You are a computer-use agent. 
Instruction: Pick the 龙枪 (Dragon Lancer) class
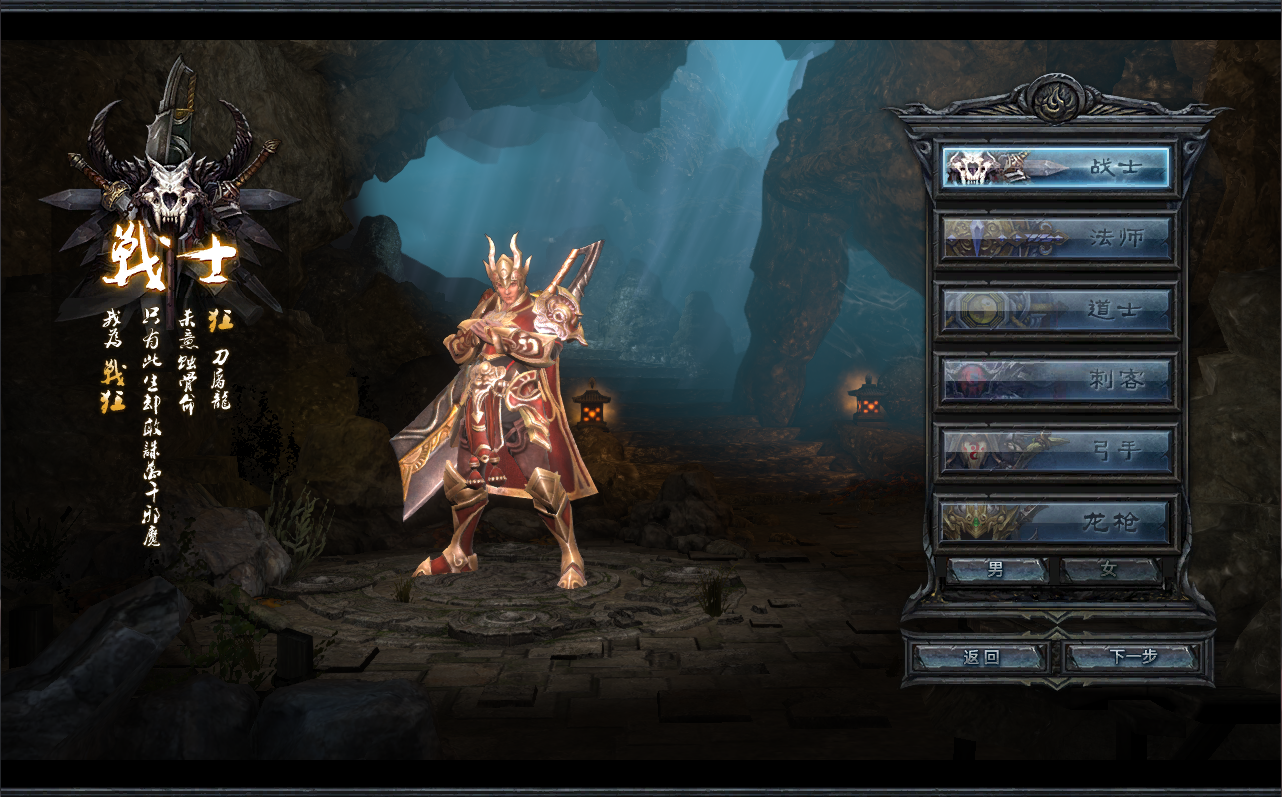pyautogui.click(x=1056, y=522)
